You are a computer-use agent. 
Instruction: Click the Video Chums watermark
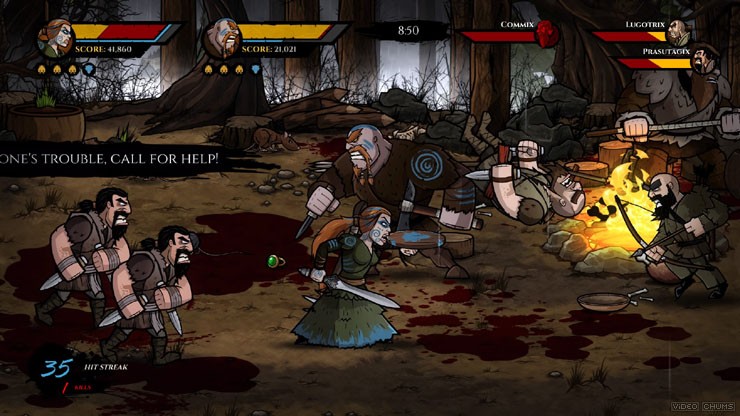[x=705, y=404]
